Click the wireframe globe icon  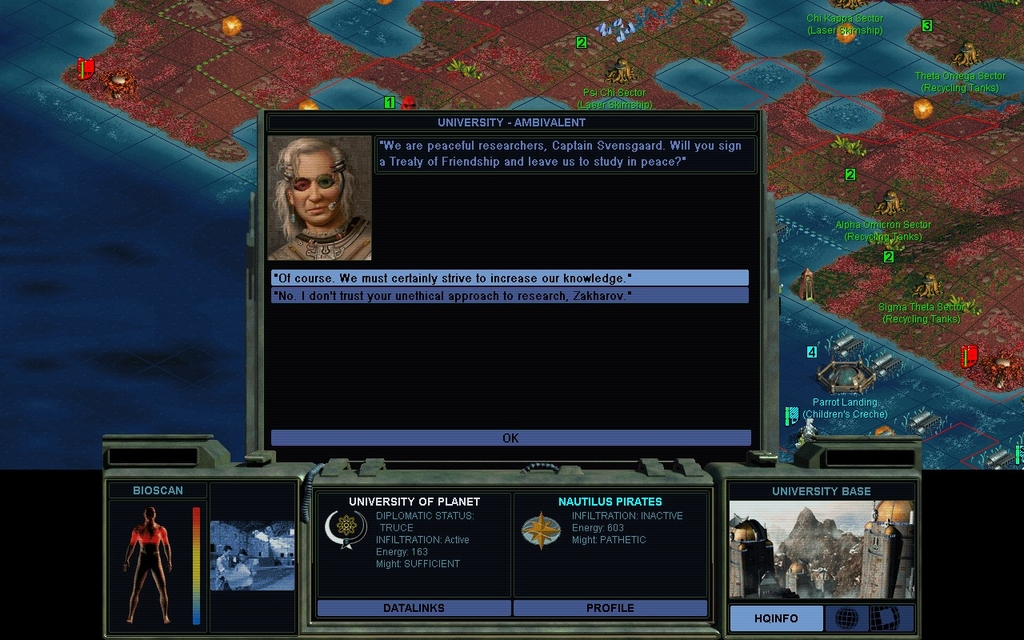click(x=846, y=618)
